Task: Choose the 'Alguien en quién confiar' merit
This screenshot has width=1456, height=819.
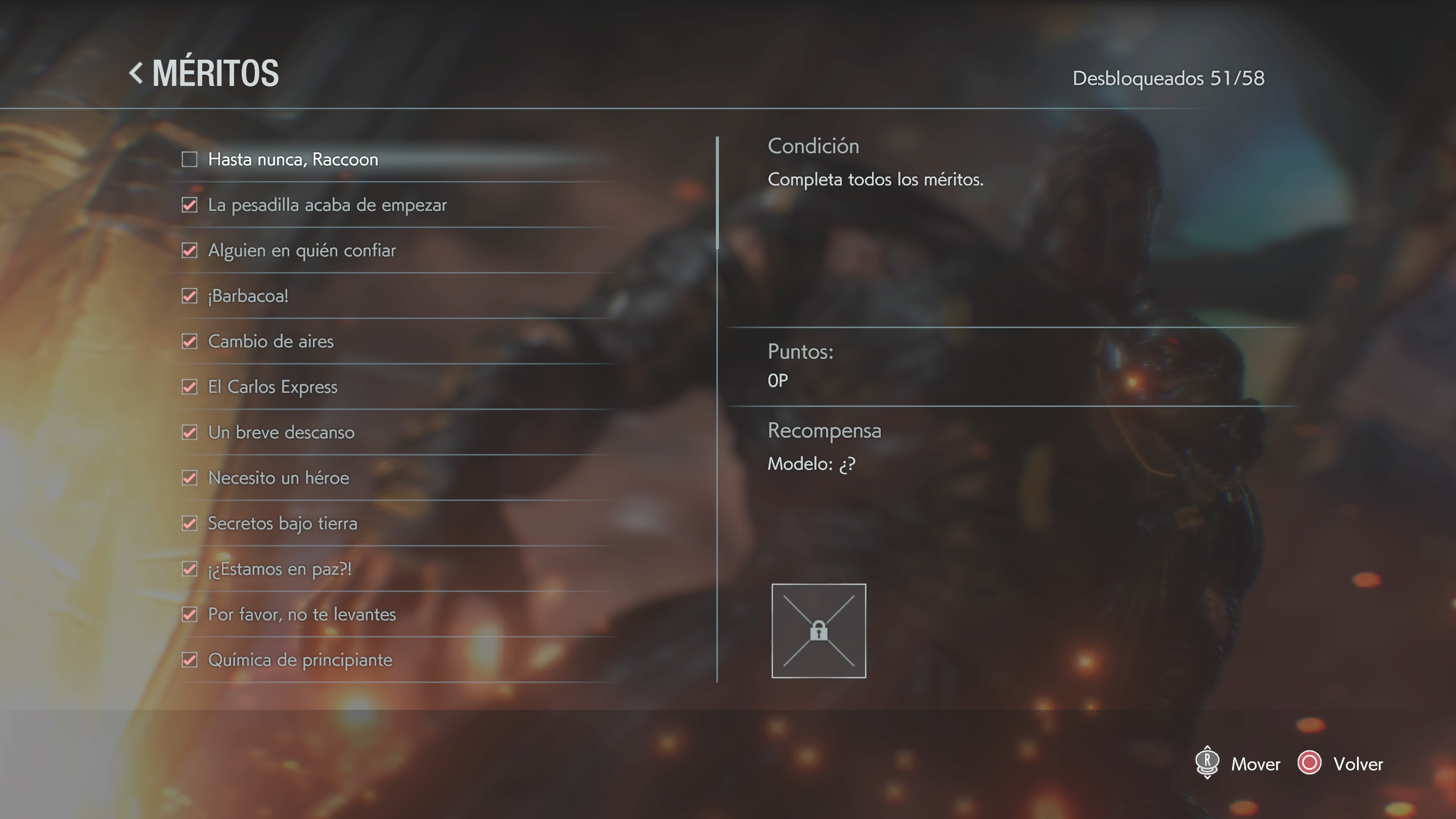Action: point(301,250)
